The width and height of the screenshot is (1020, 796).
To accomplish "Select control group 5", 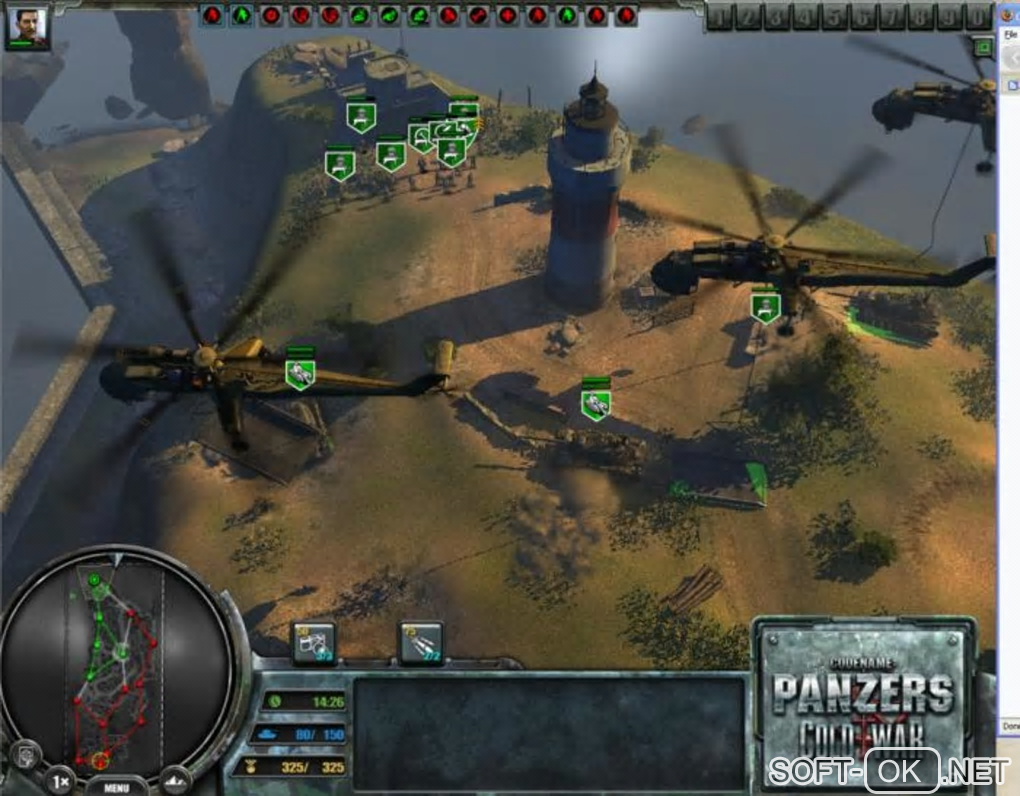I will click(836, 17).
